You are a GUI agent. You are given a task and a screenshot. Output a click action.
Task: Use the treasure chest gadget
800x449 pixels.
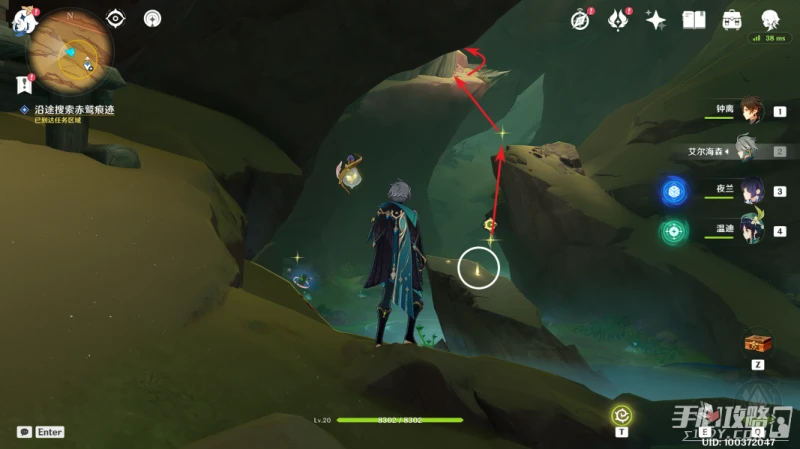coord(756,344)
